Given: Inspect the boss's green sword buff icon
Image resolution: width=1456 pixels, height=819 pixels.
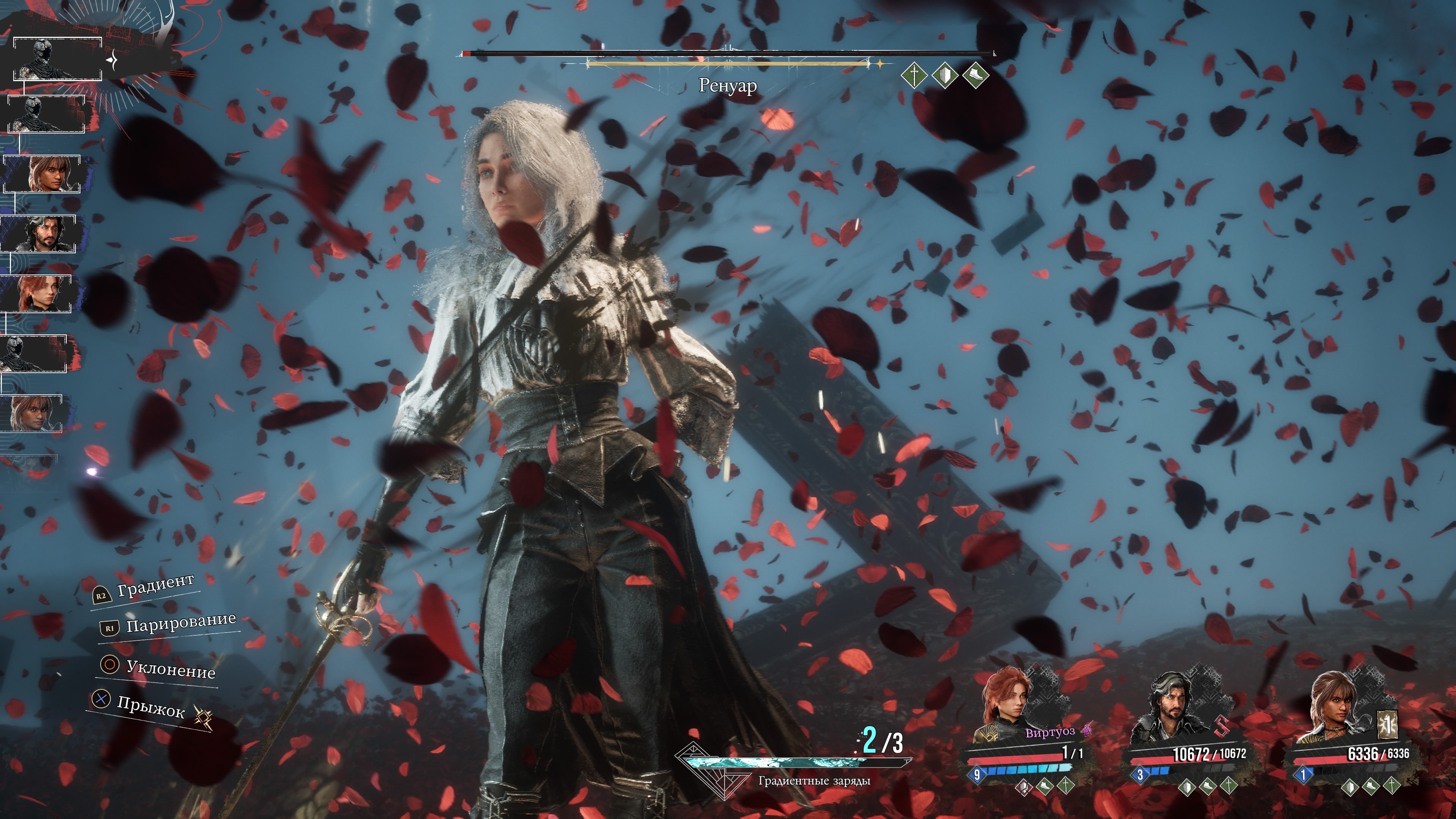Looking at the screenshot, I should (x=914, y=75).
